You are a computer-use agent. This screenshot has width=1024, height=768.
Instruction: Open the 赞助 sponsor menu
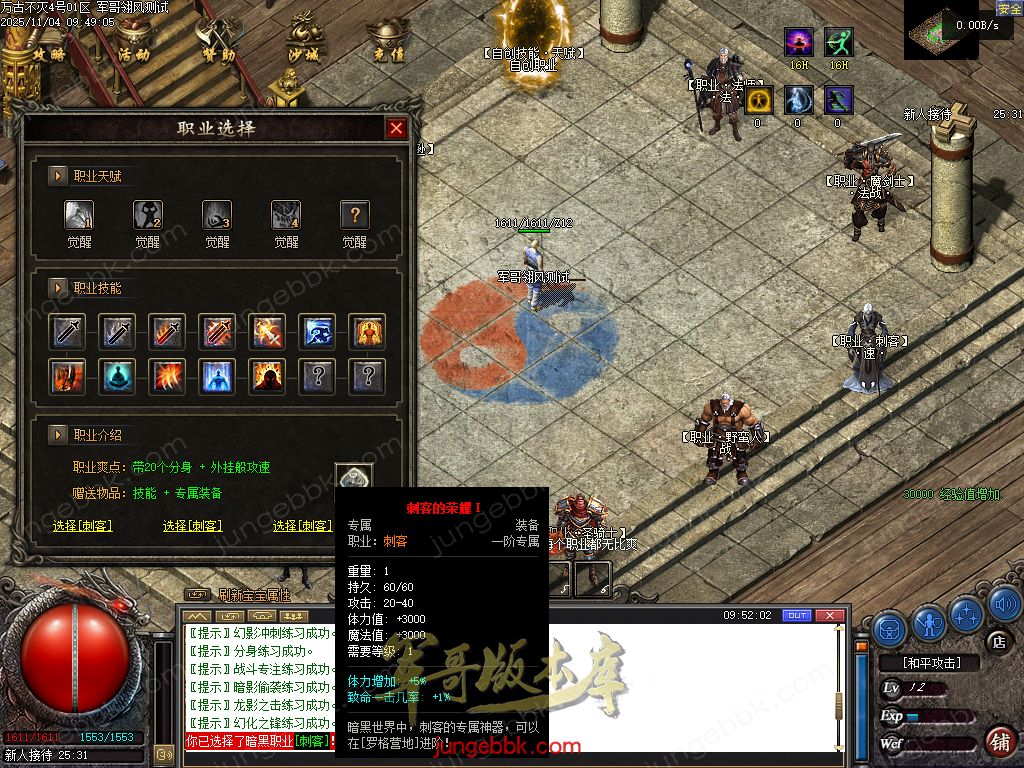pos(217,46)
